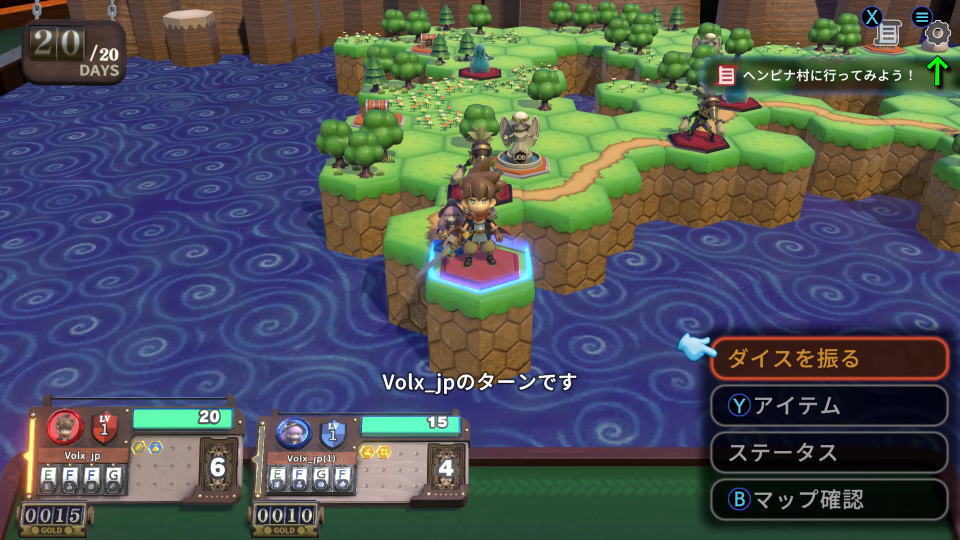Open the quest scroll icon
The width and height of the screenshot is (960, 540).
pyautogui.click(x=887, y=33)
